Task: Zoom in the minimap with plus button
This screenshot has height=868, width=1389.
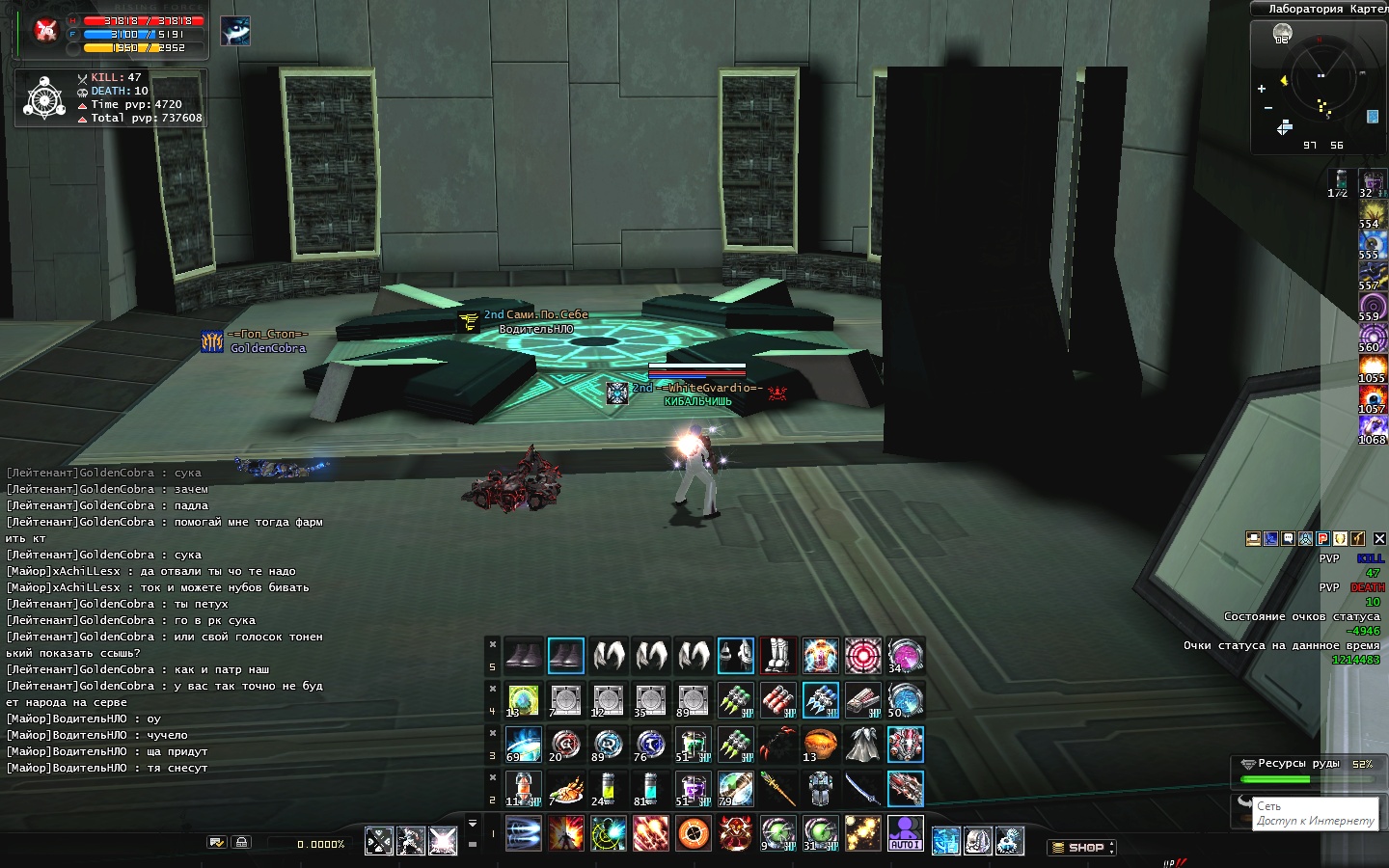Action: (x=1262, y=89)
